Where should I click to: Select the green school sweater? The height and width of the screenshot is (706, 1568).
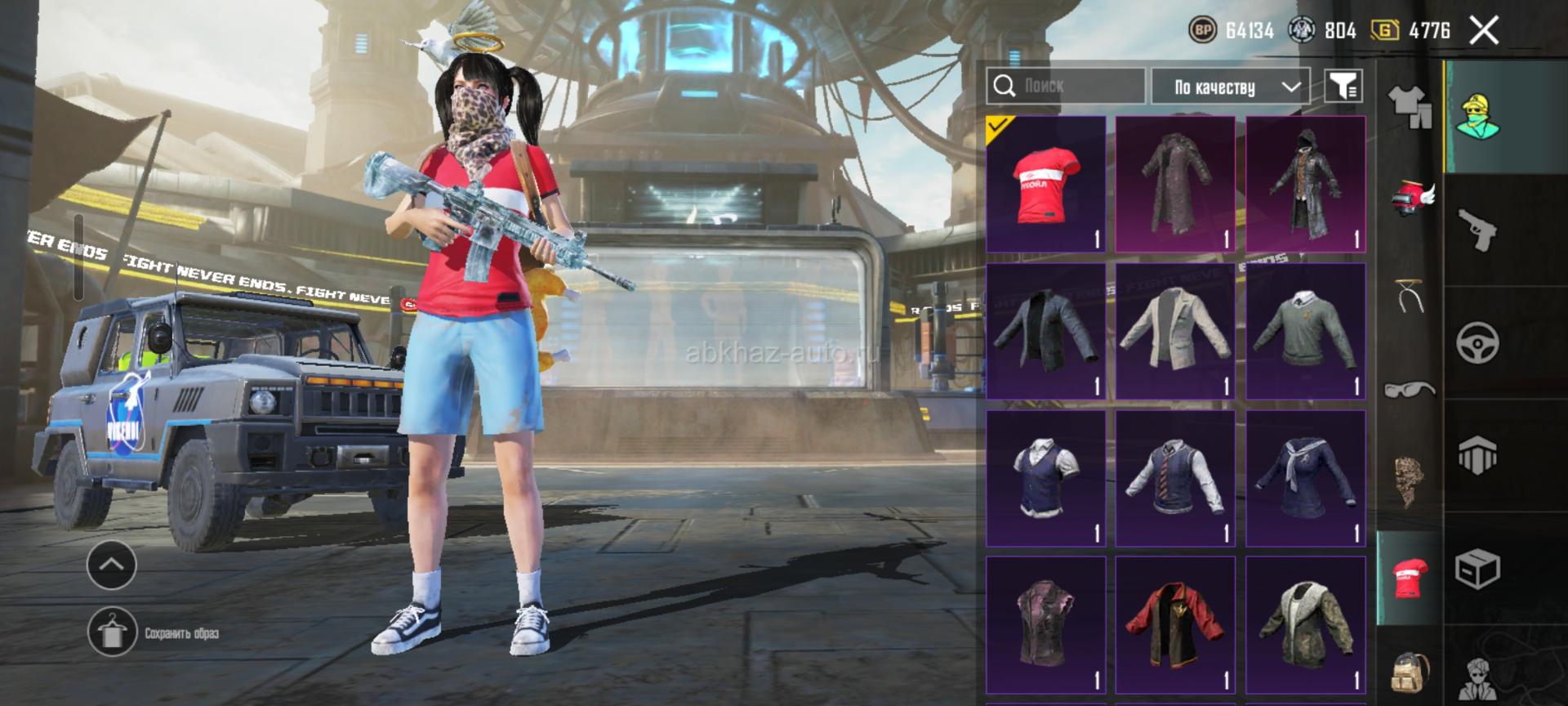[1305, 331]
